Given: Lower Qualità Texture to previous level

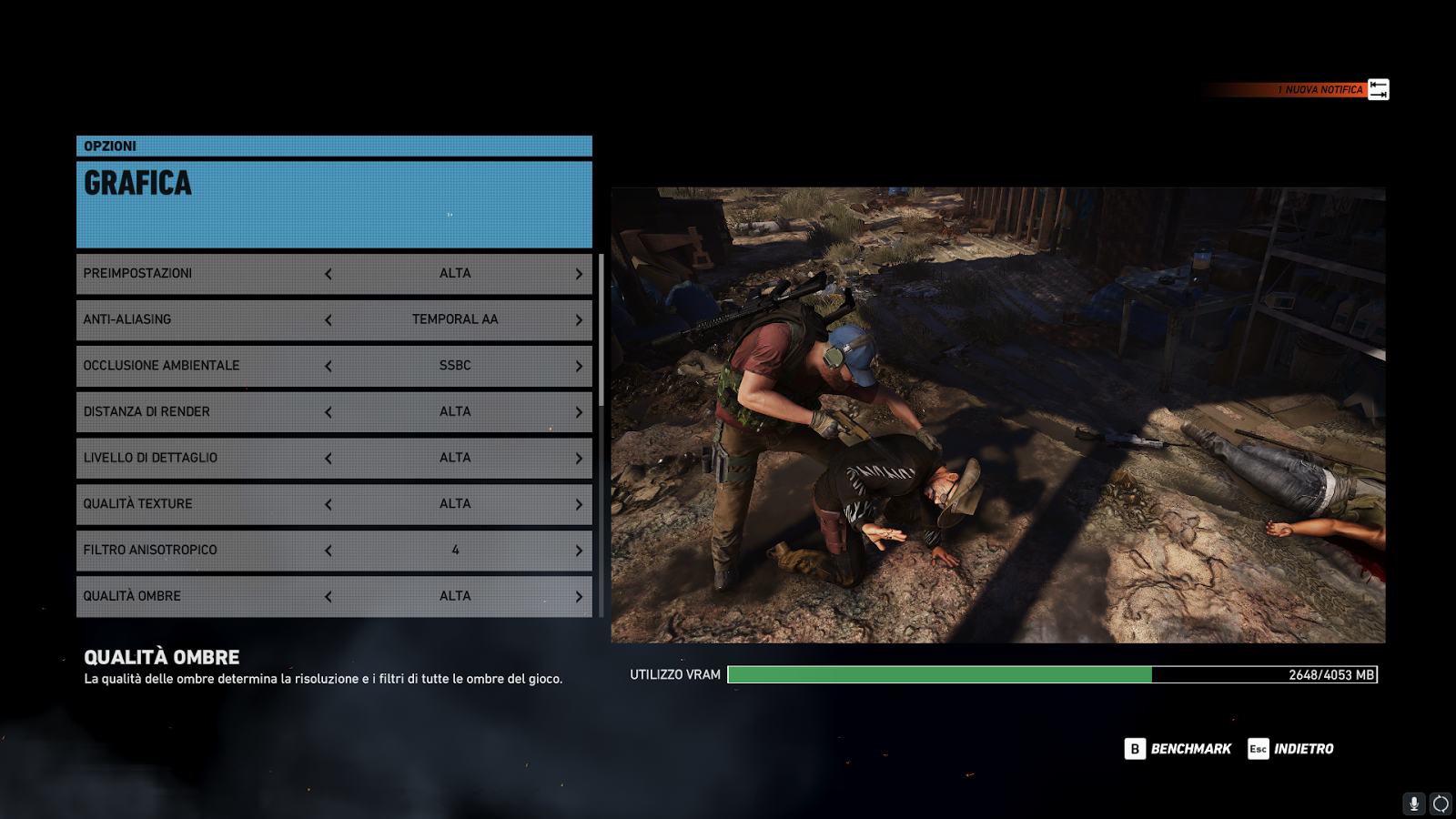Looking at the screenshot, I should 329,504.
